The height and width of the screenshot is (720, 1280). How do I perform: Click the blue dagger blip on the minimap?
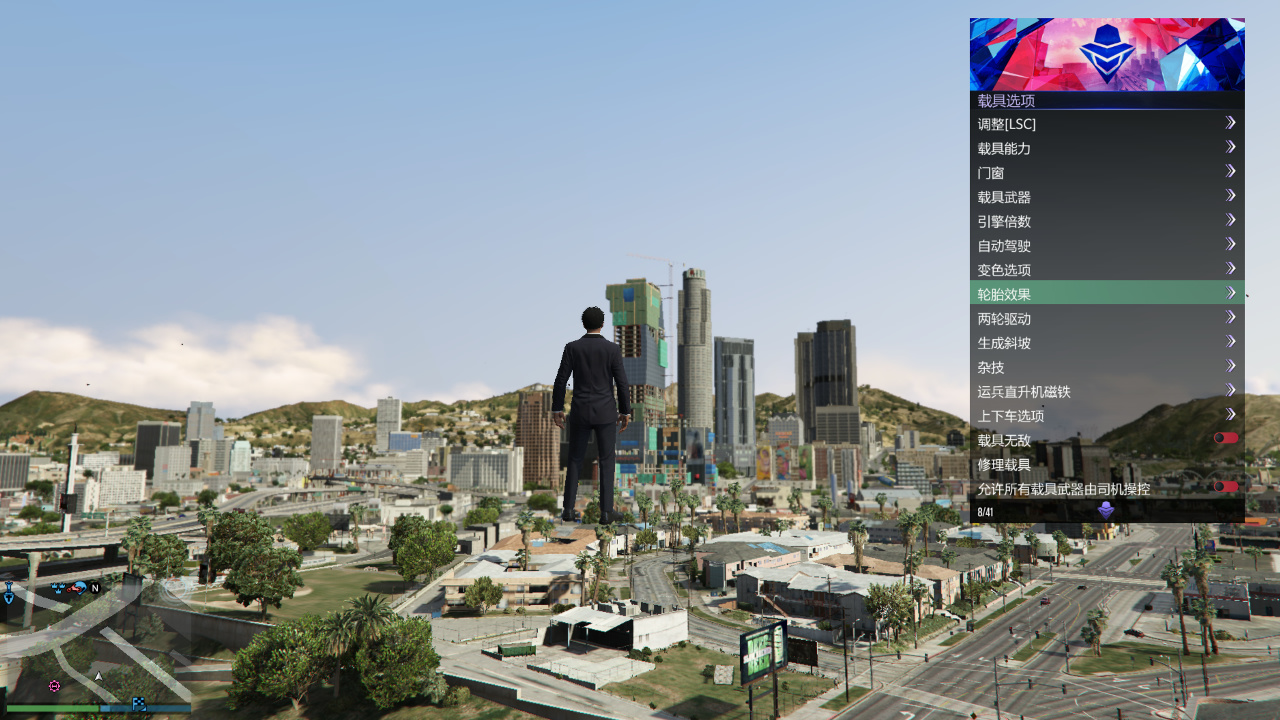9,592
